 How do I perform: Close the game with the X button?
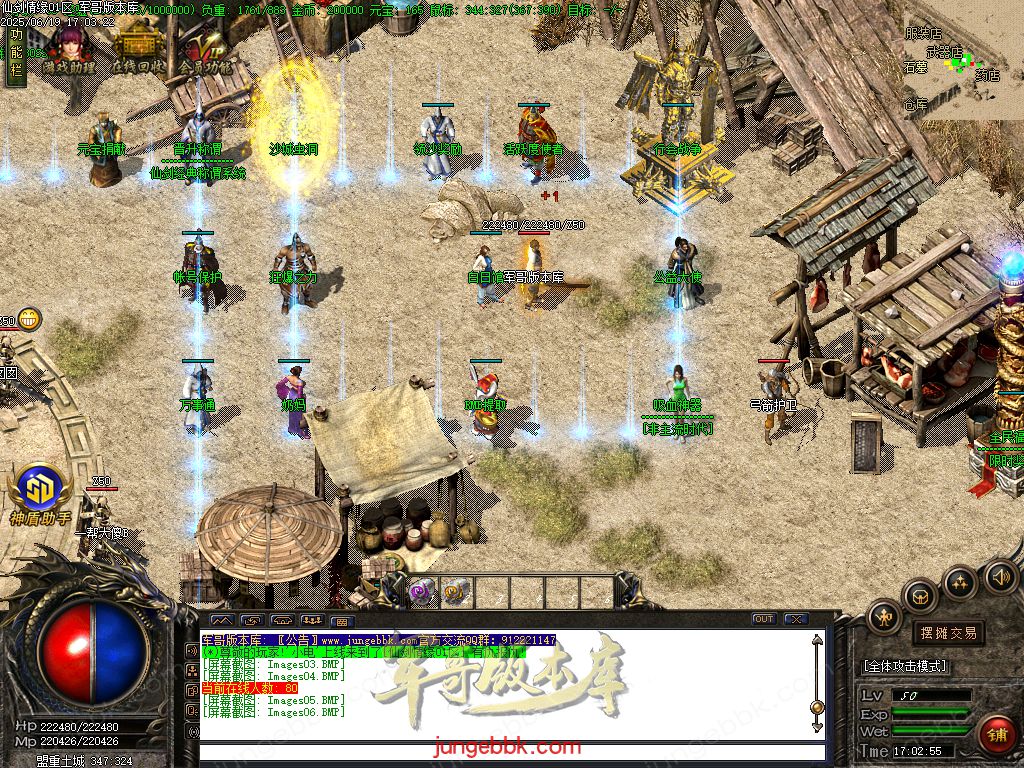pos(795,619)
